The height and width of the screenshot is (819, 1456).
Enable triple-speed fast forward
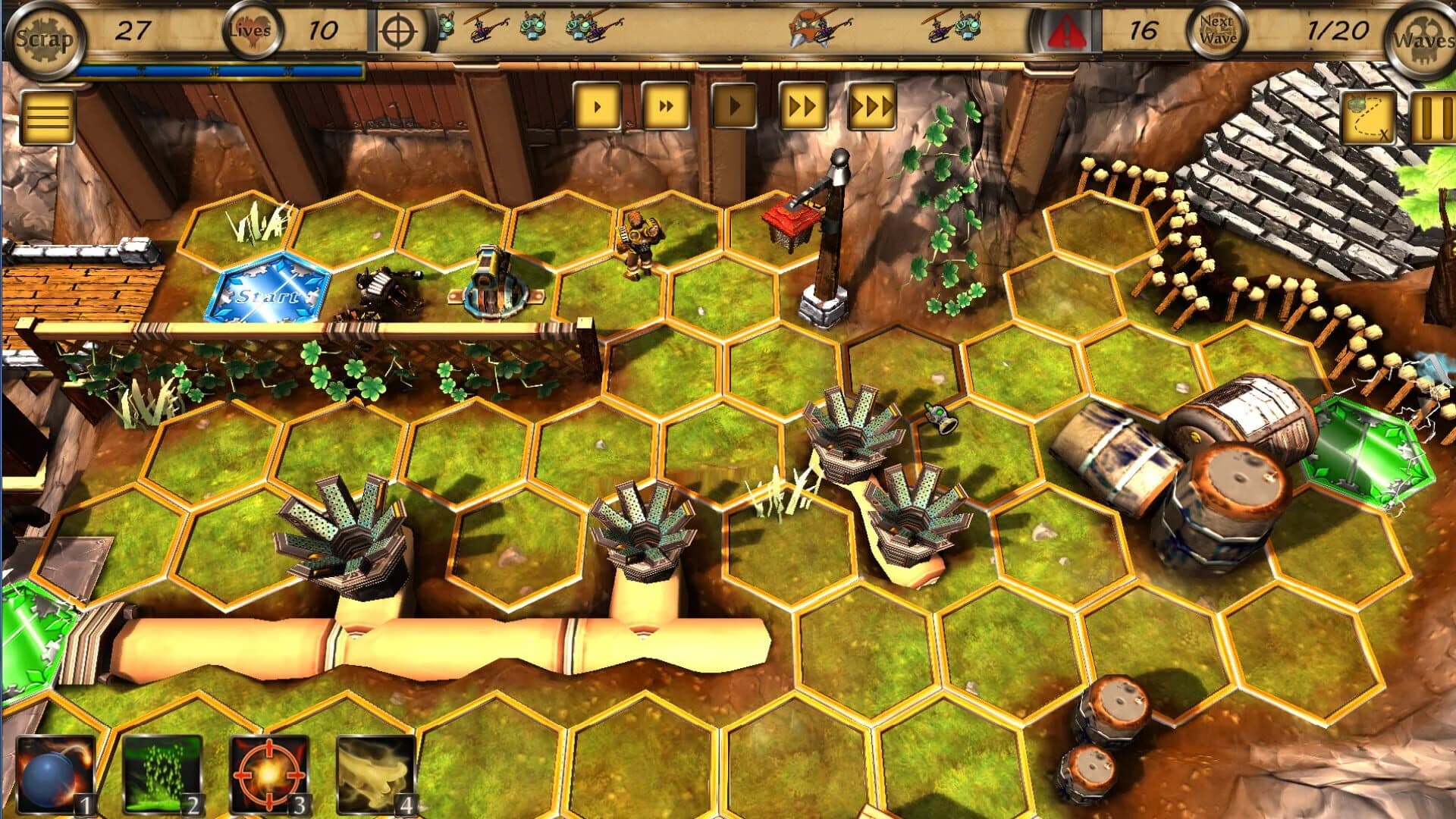(871, 108)
